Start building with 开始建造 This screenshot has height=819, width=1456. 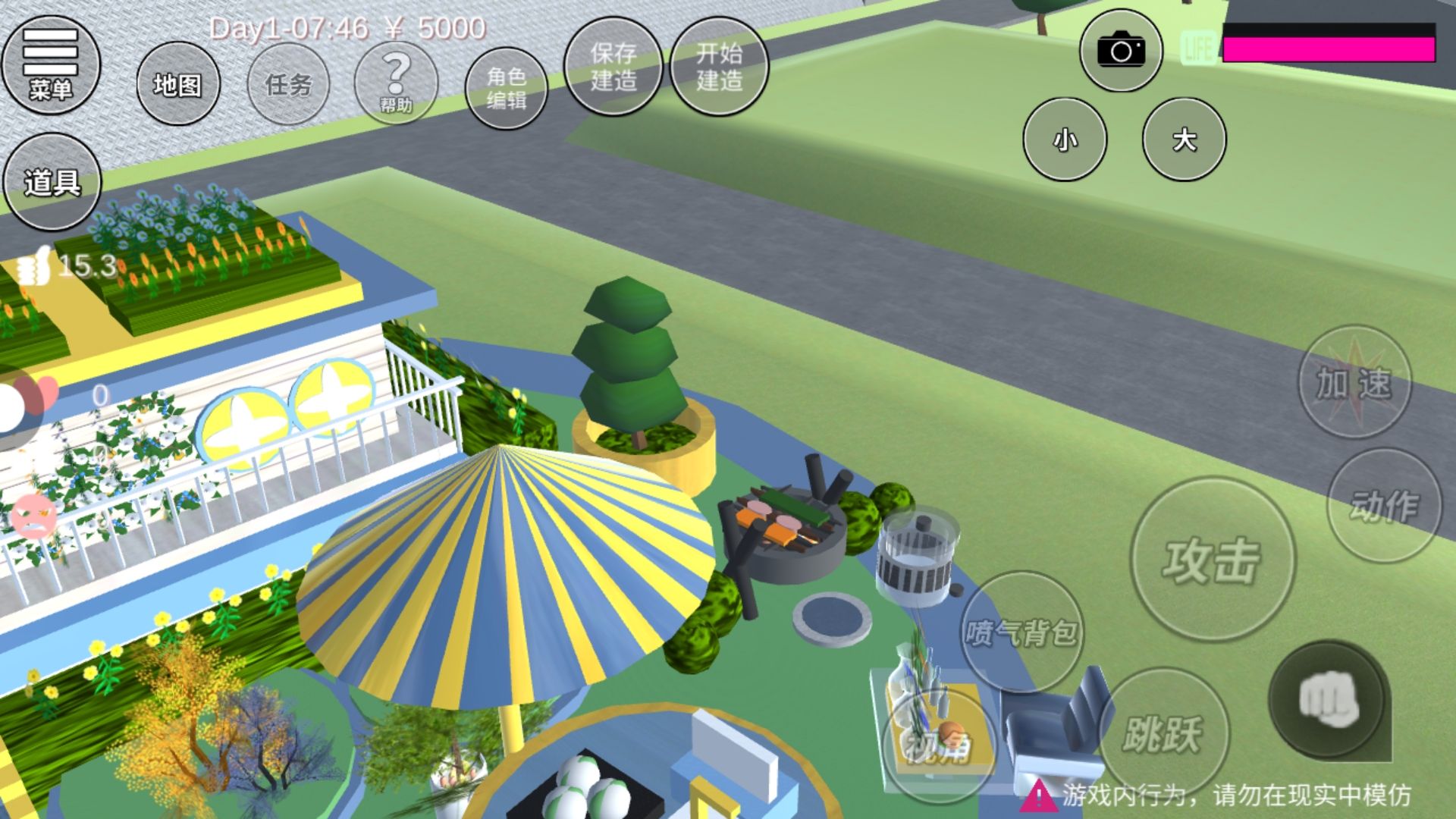719,67
